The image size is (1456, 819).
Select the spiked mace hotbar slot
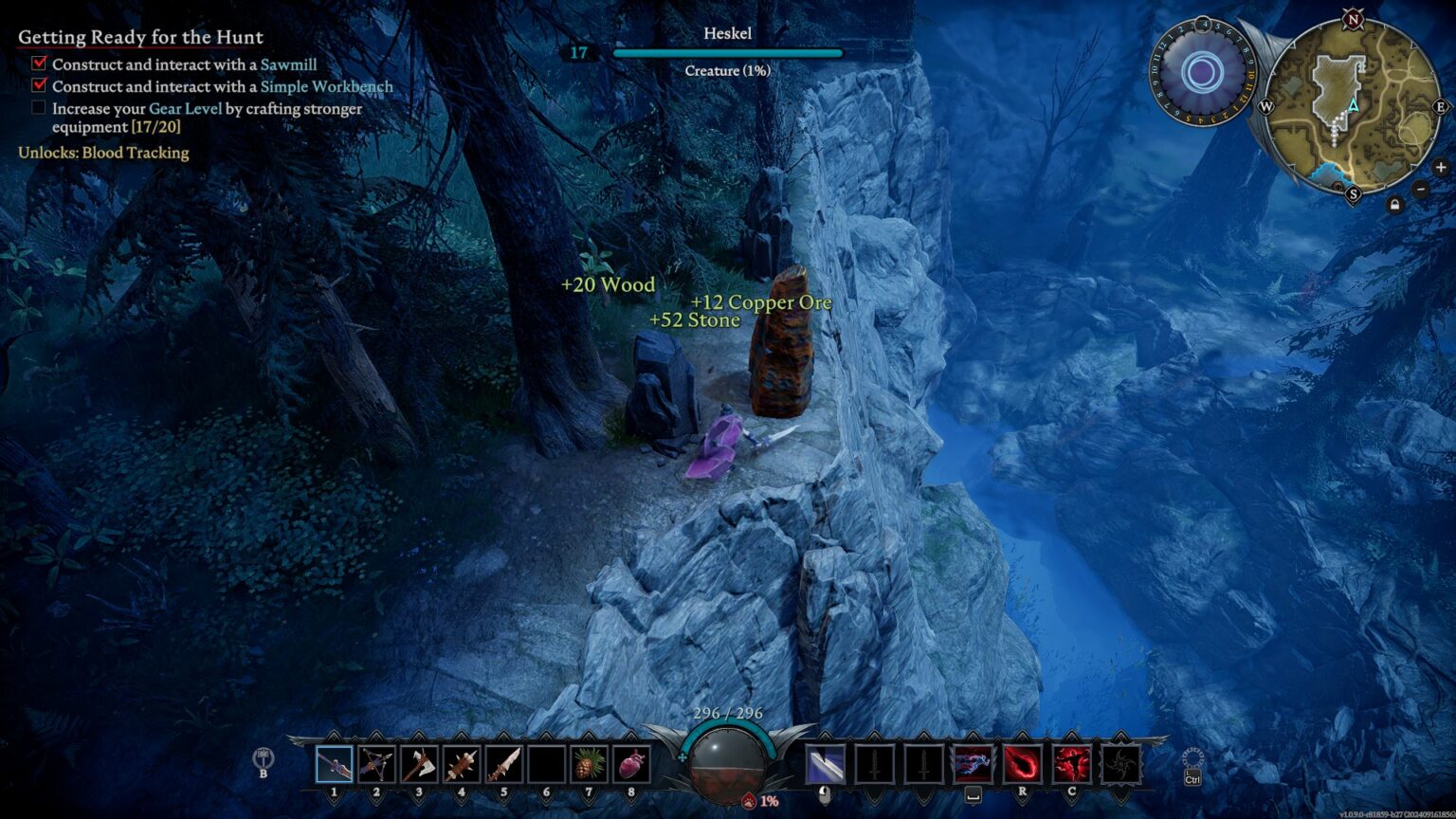461,764
